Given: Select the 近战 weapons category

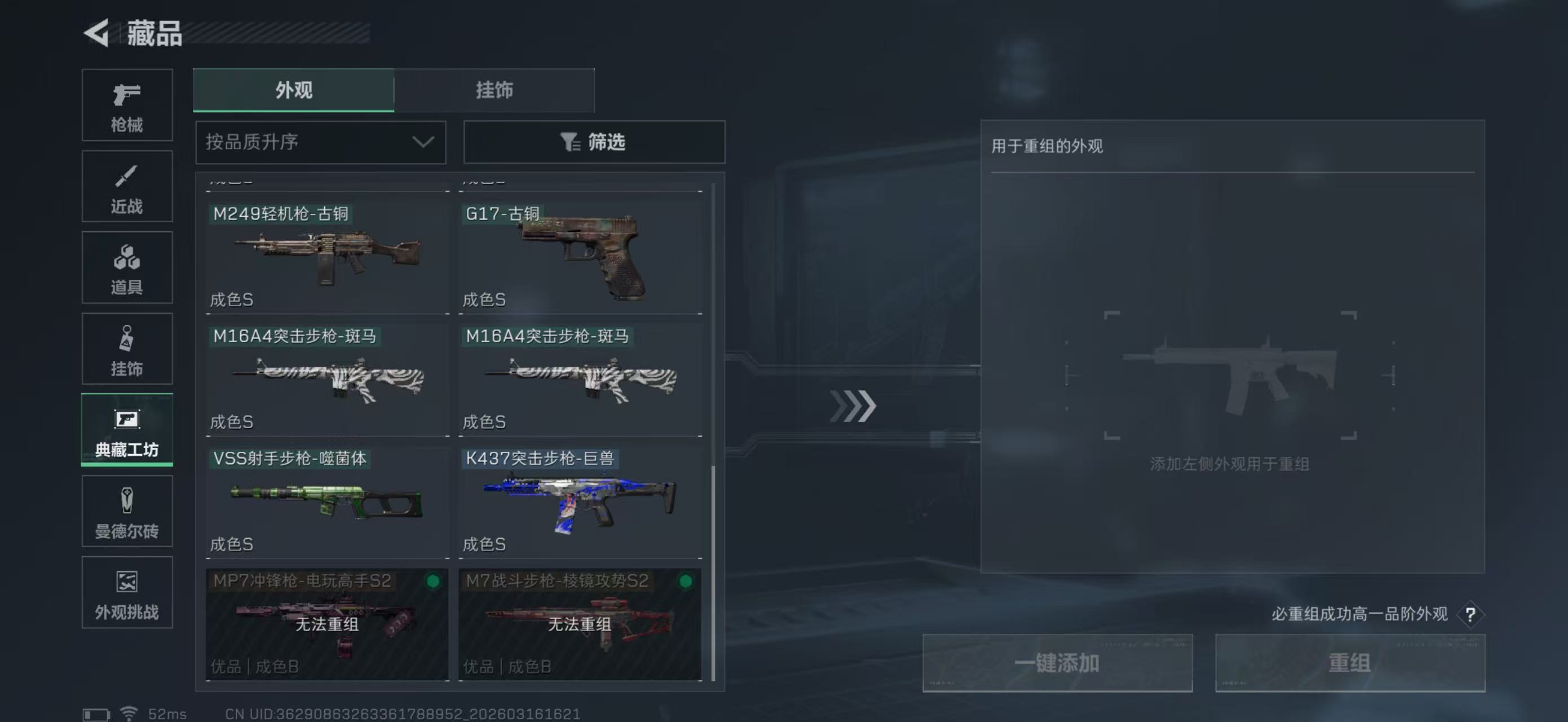Looking at the screenshot, I should pos(127,186).
